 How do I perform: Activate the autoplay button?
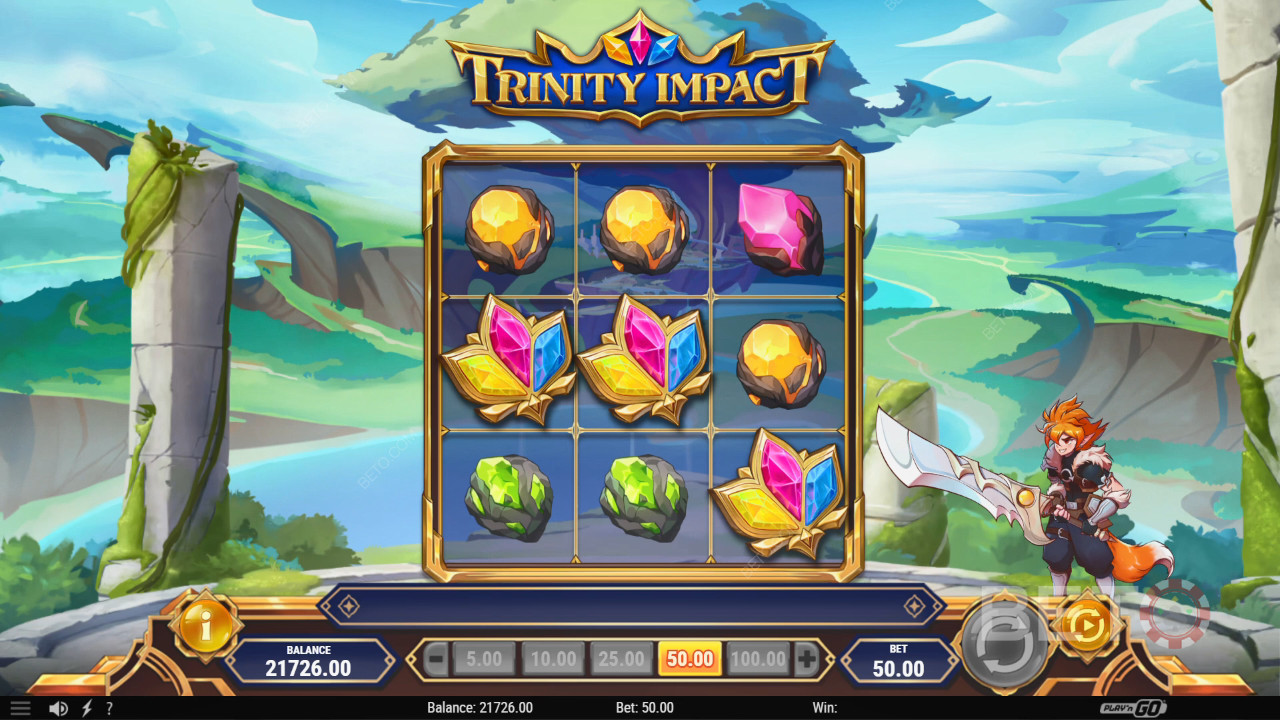[x=1084, y=626]
